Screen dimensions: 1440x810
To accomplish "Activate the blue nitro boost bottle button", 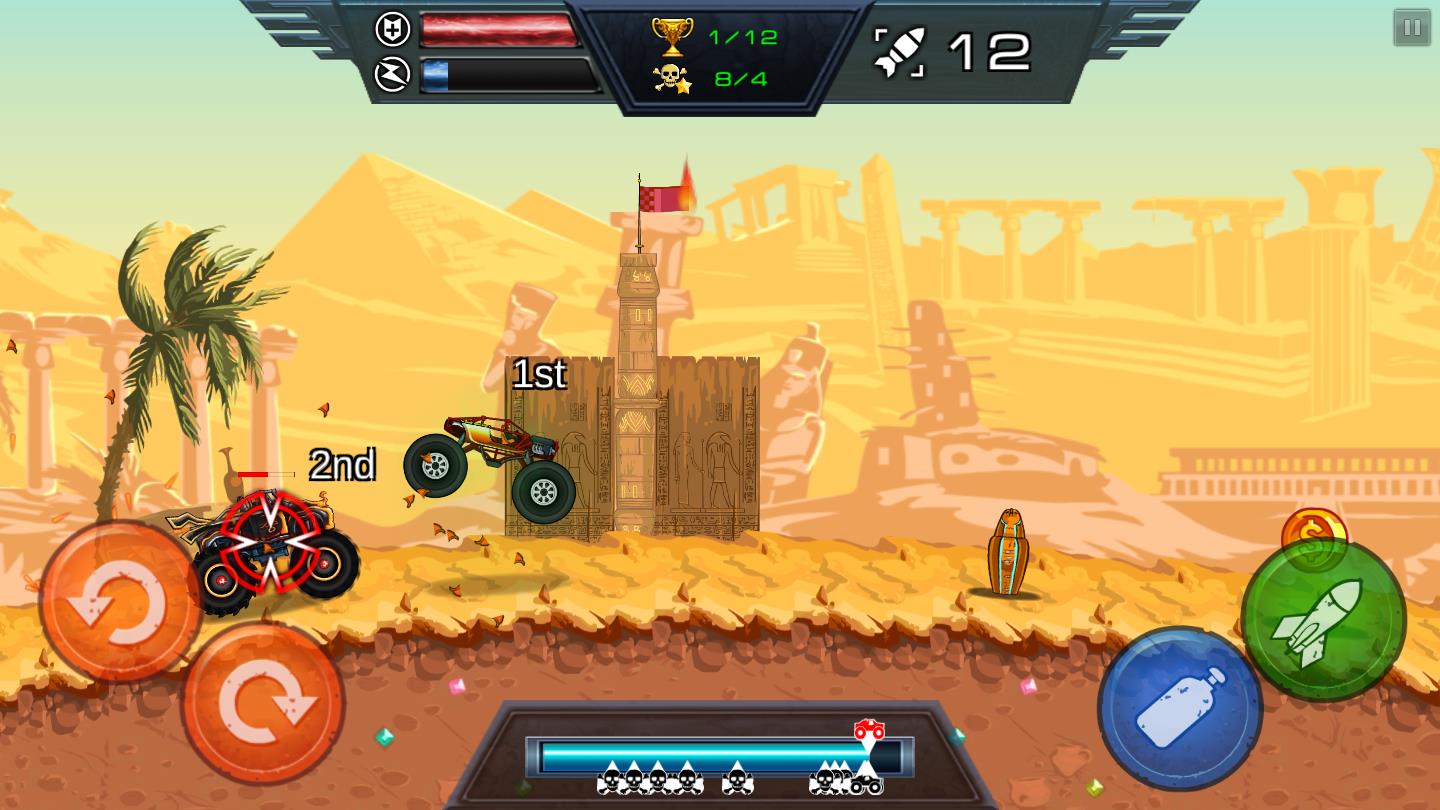I will point(1180,708).
